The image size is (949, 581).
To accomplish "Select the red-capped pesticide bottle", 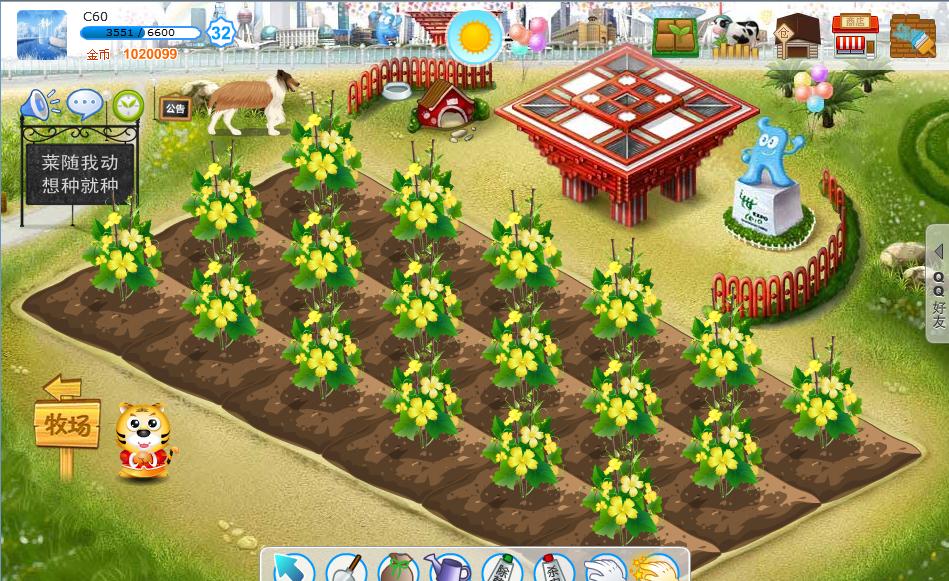I will (553, 568).
